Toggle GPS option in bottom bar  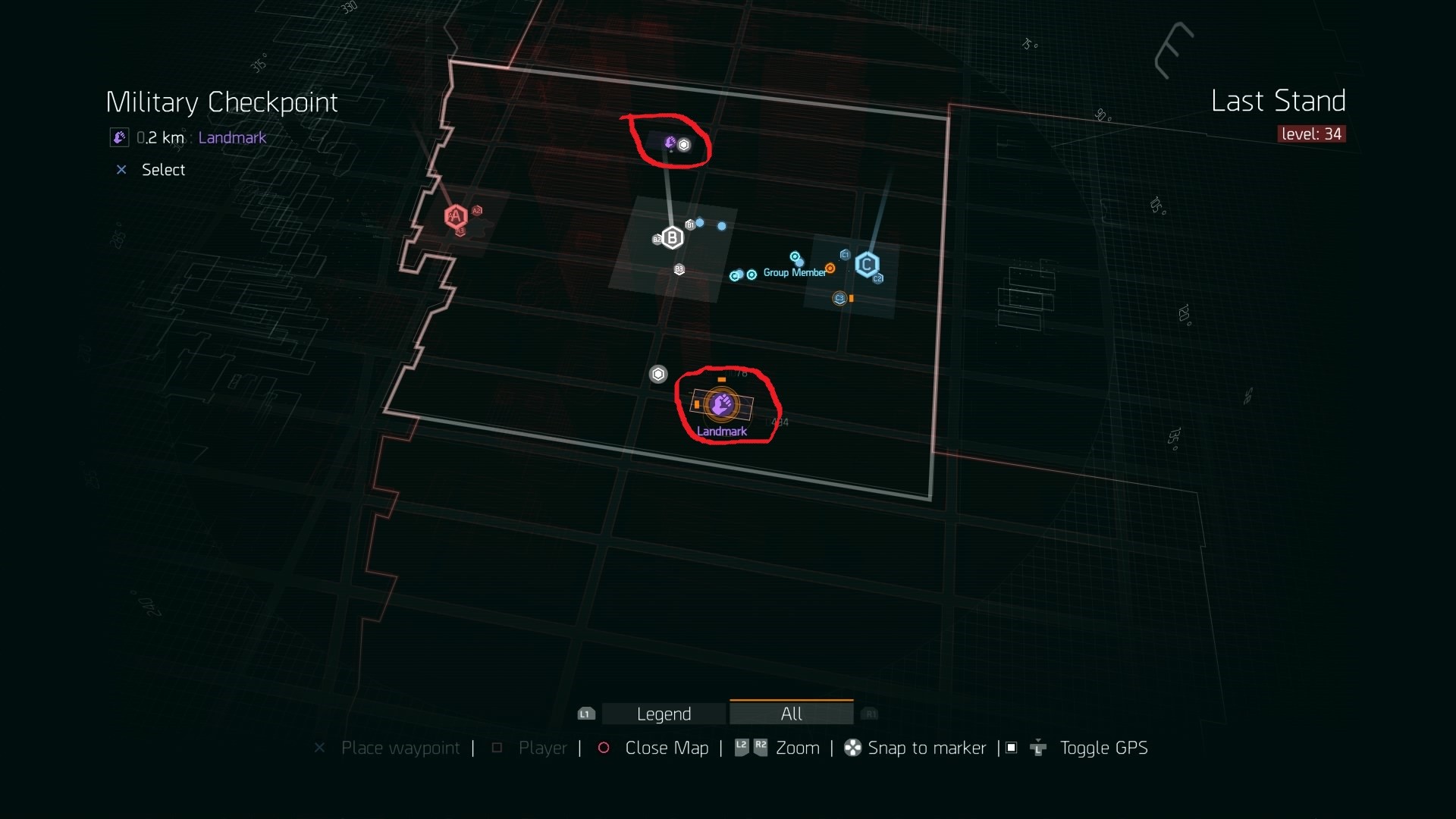[x=1103, y=748]
